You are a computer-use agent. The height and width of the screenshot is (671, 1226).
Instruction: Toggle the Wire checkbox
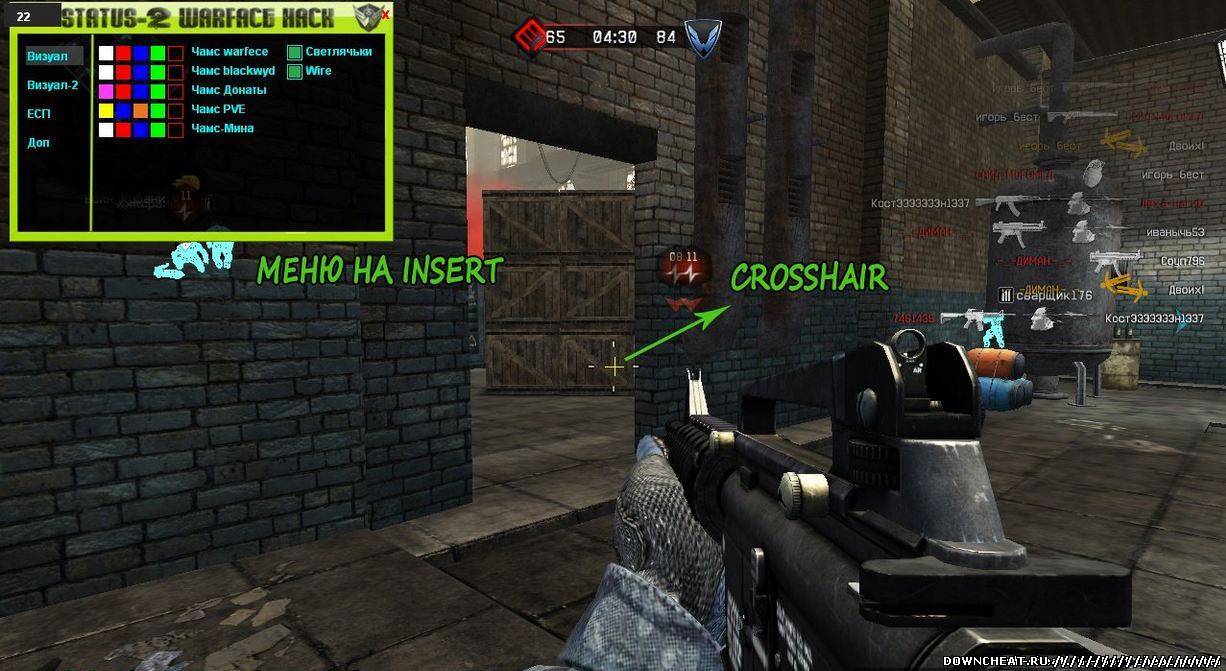(295, 71)
